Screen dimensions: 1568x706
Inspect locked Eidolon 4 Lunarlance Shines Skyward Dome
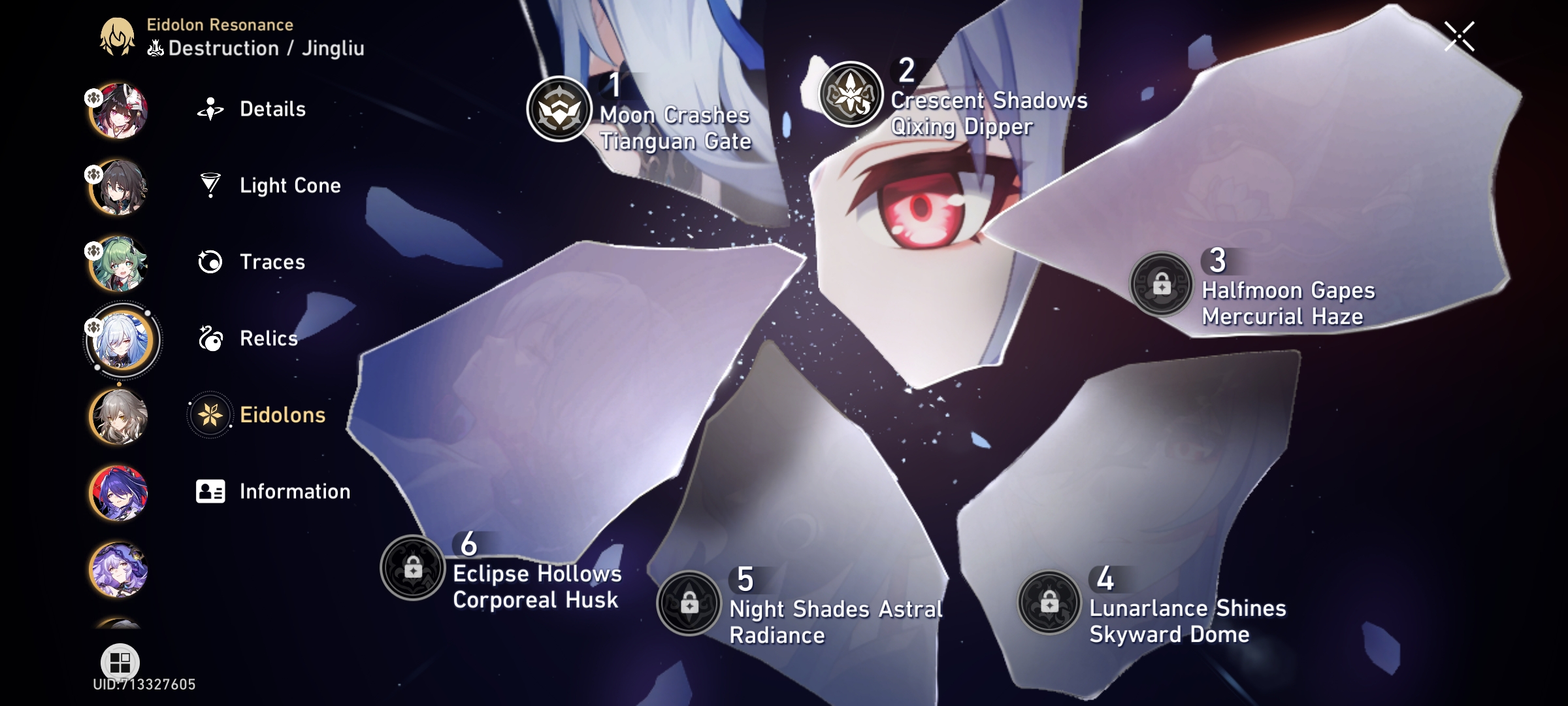[x=1049, y=602]
